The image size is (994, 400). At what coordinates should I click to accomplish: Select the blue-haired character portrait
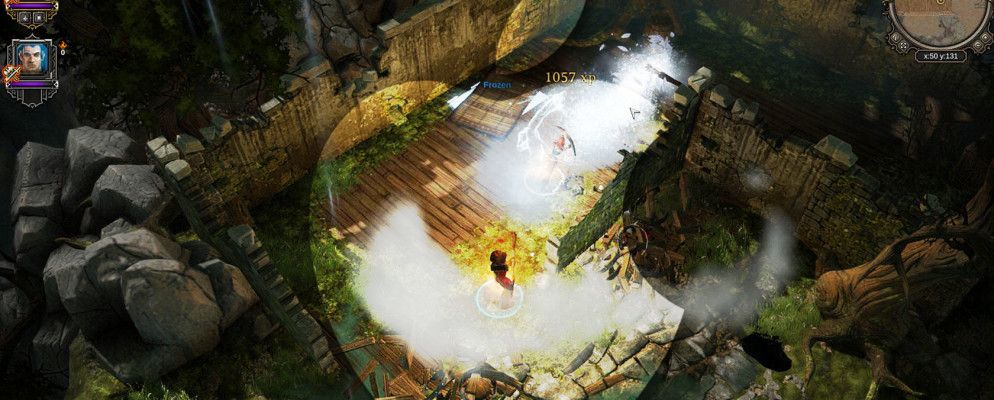tap(32, 60)
